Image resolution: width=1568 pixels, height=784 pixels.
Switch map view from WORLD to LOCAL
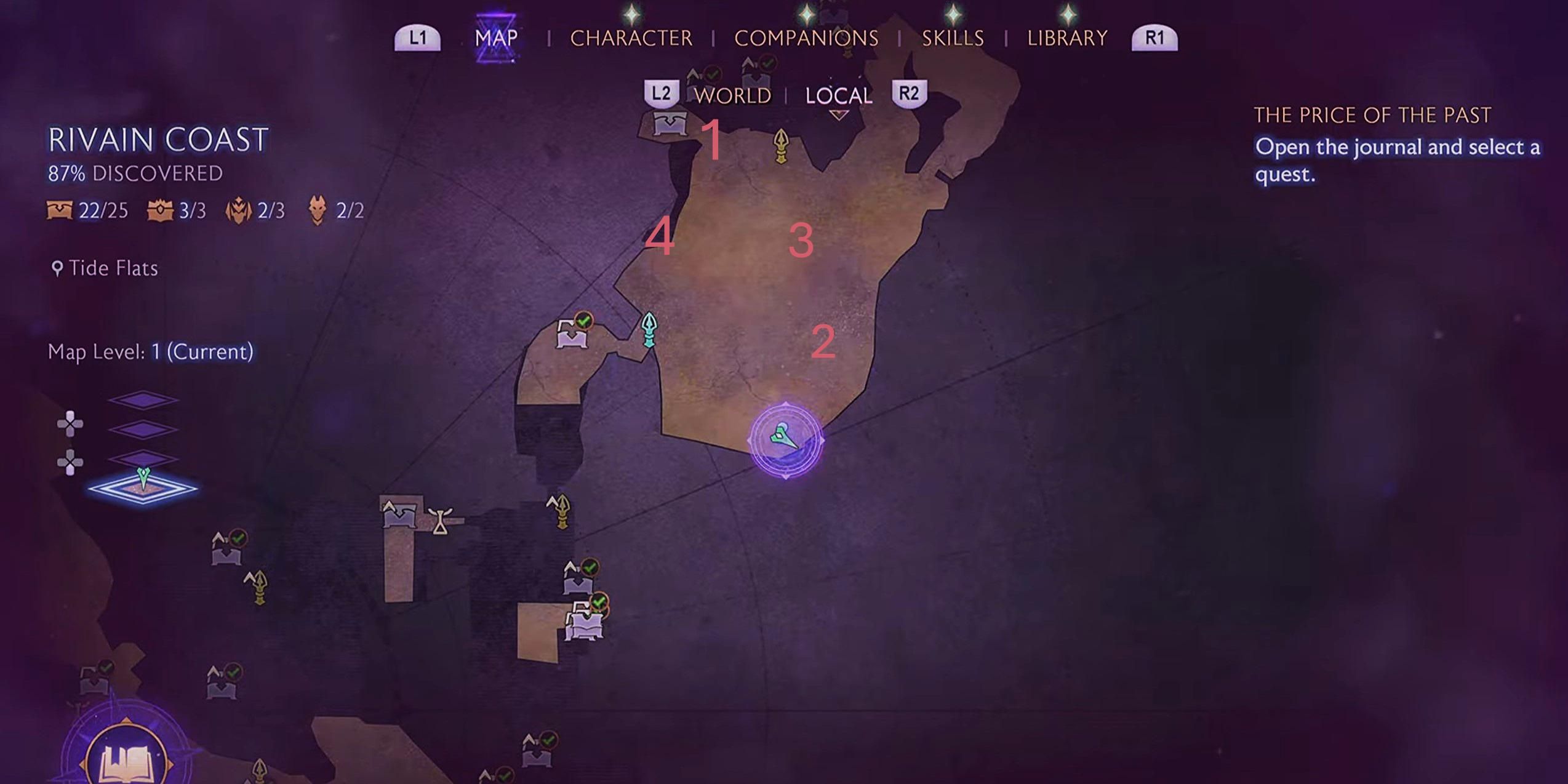pyautogui.click(x=838, y=95)
